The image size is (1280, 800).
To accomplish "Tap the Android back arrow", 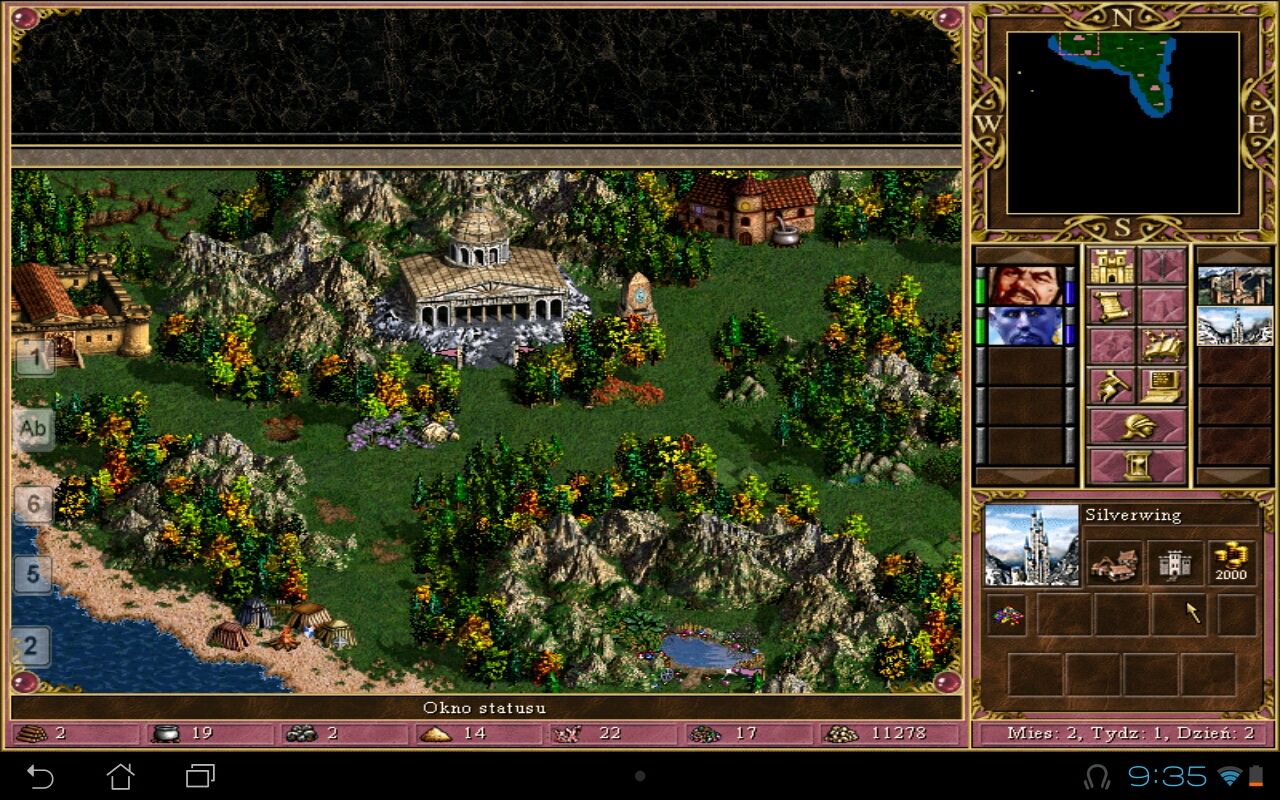I will [x=40, y=776].
